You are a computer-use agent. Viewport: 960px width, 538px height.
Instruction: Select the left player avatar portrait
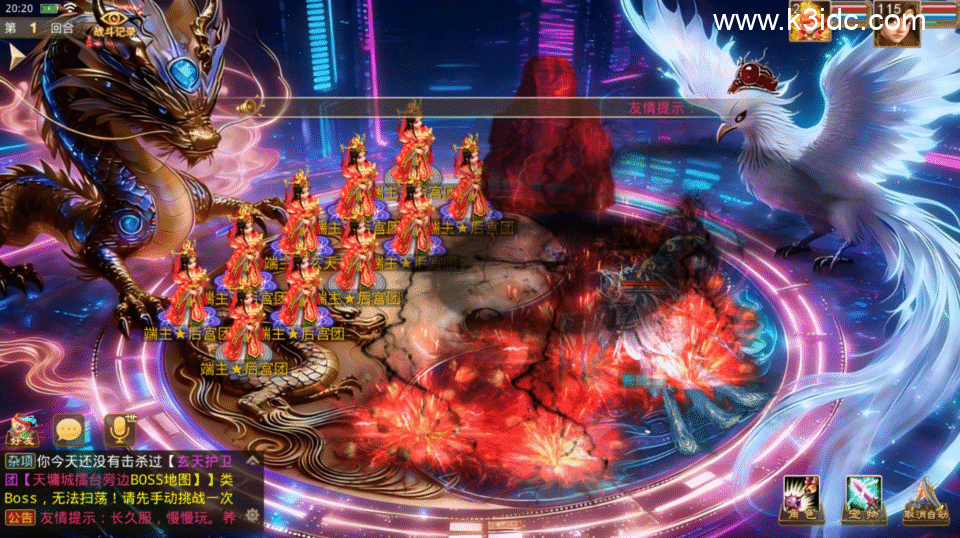809,22
